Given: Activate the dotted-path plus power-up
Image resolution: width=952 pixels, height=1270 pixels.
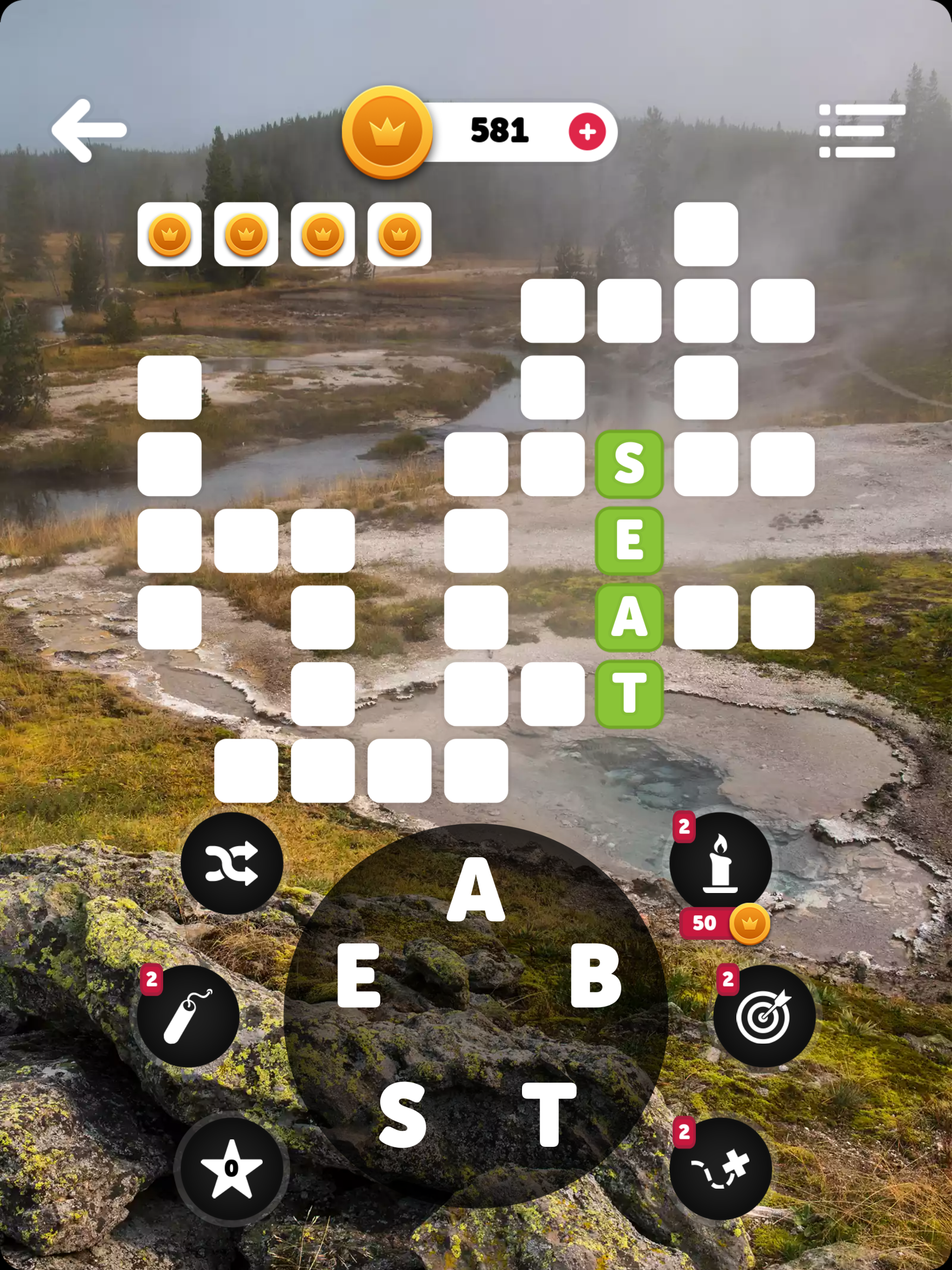Looking at the screenshot, I should pos(720,1168).
